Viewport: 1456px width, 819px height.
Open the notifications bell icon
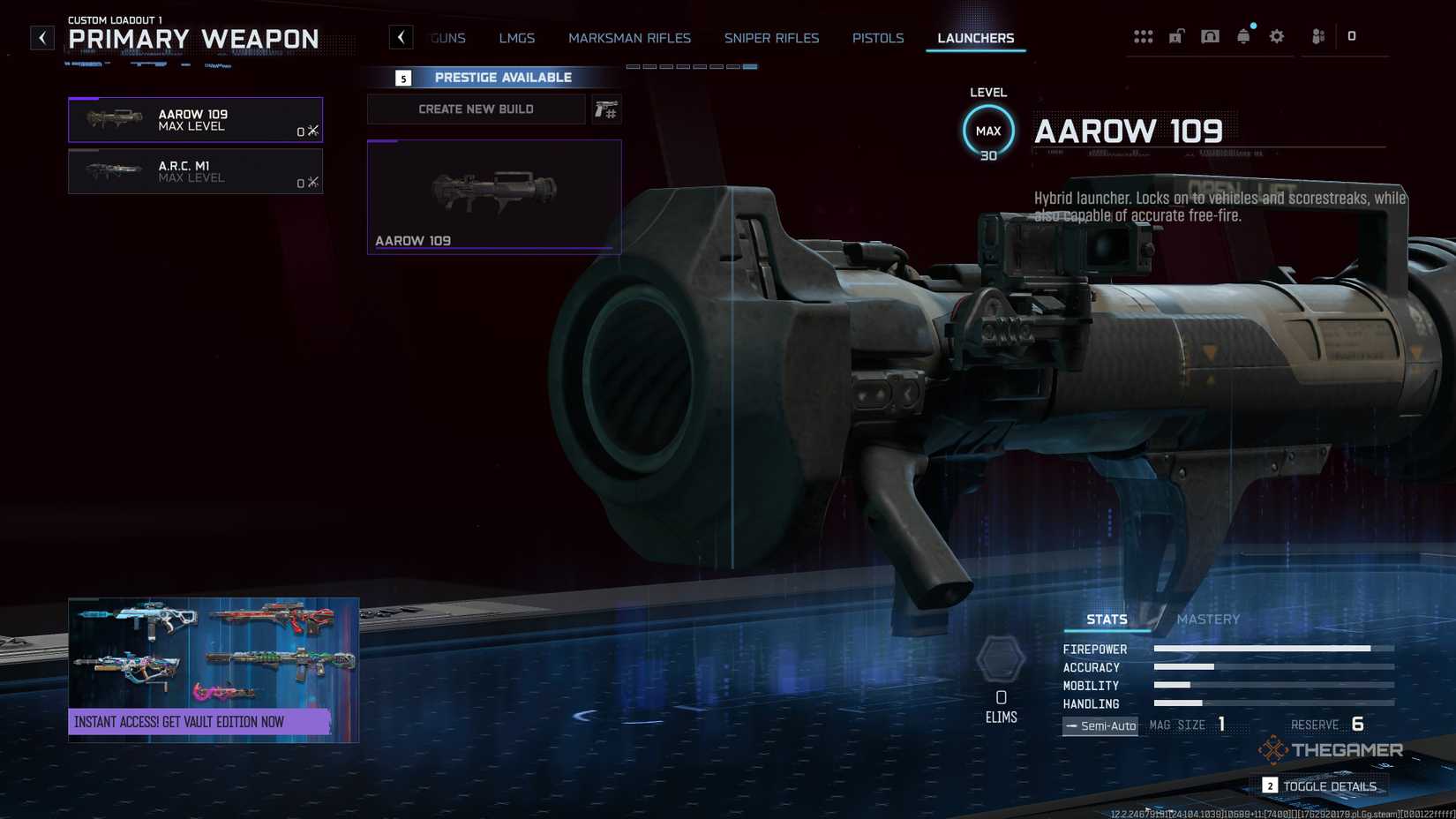(1243, 36)
